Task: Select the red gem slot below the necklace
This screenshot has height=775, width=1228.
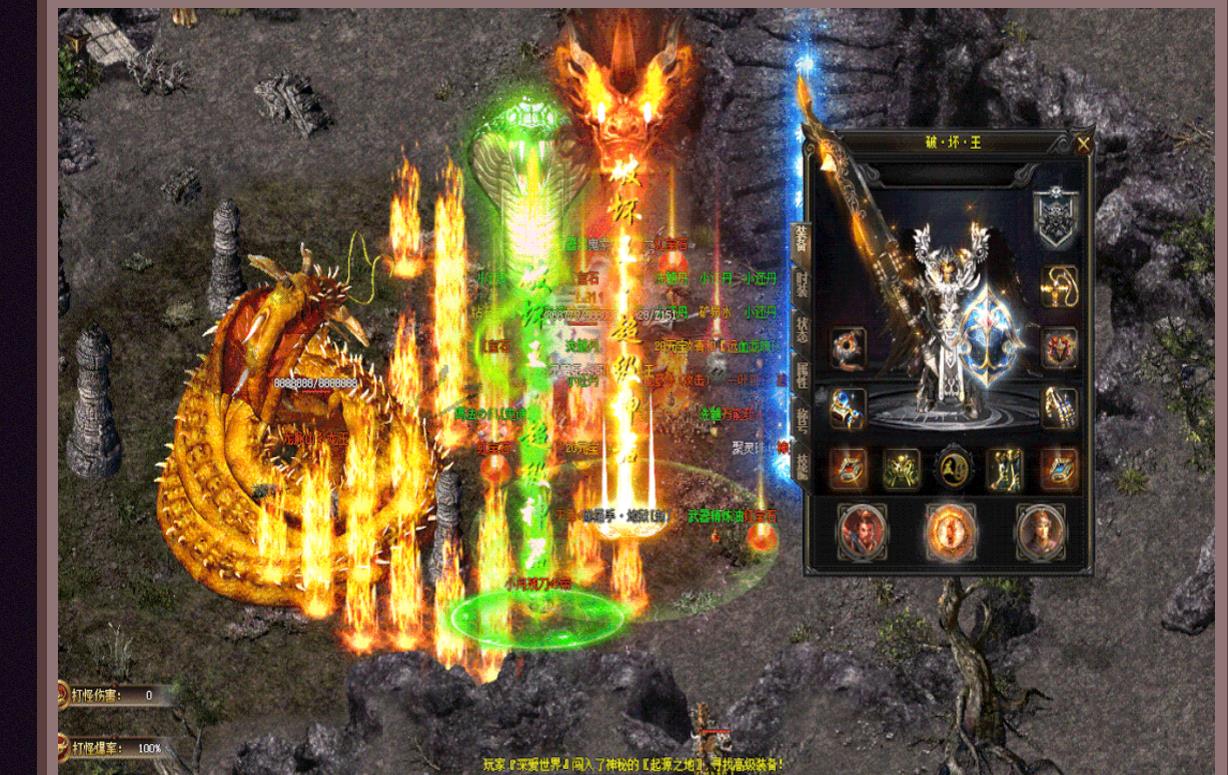Action: click(x=1059, y=348)
